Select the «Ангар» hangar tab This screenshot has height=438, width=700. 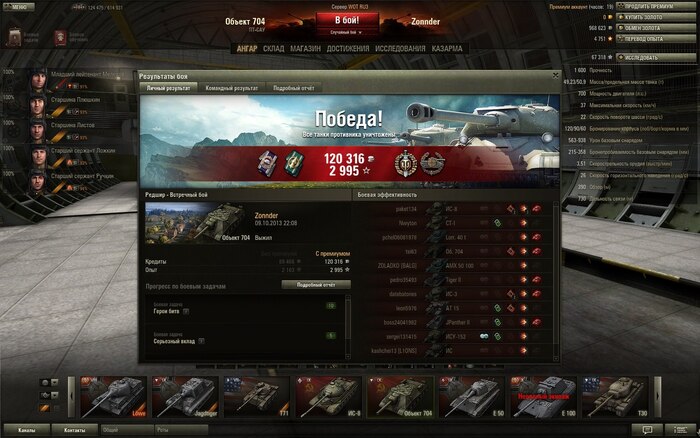pos(247,48)
